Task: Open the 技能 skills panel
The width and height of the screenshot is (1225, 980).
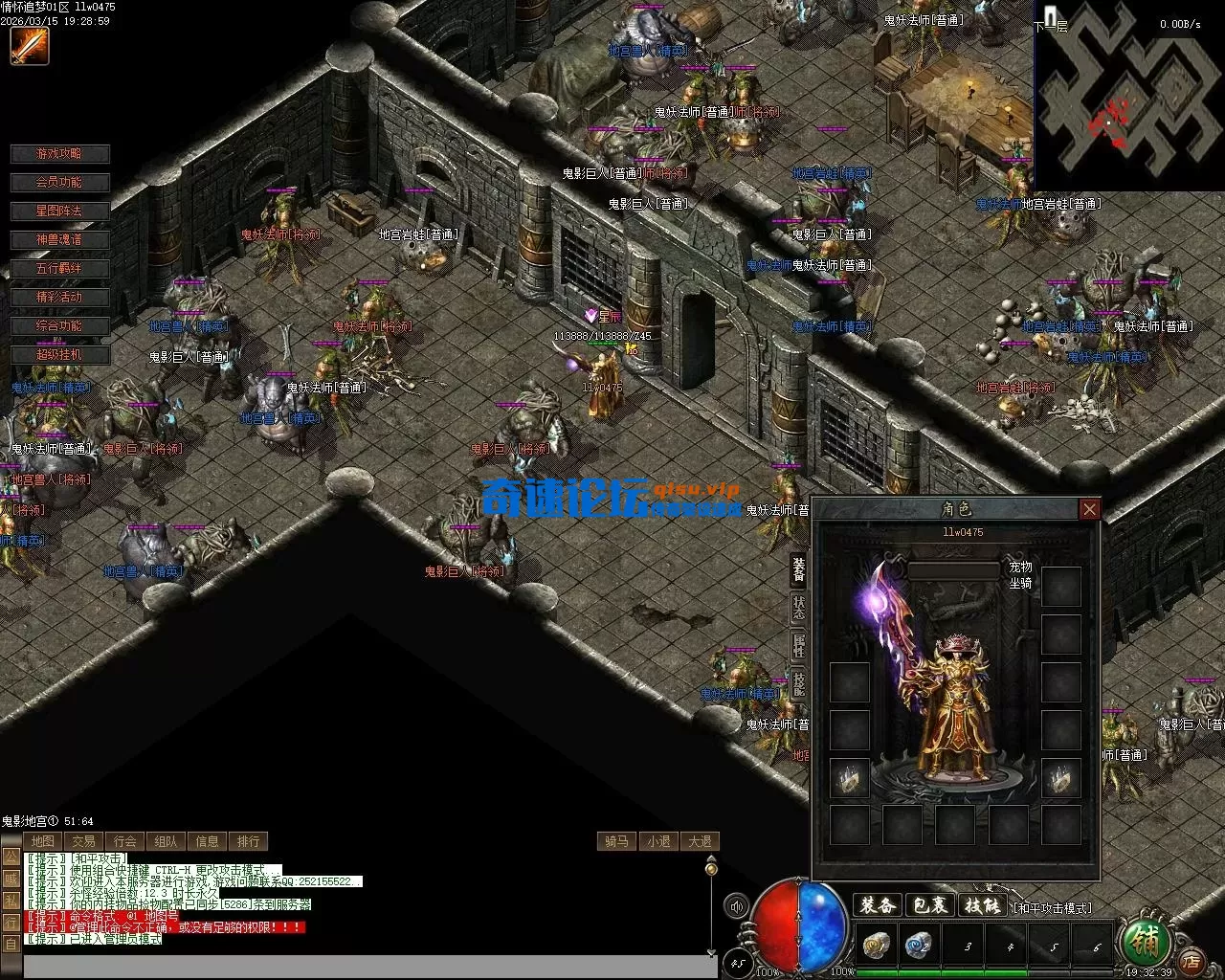Action: (x=983, y=904)
